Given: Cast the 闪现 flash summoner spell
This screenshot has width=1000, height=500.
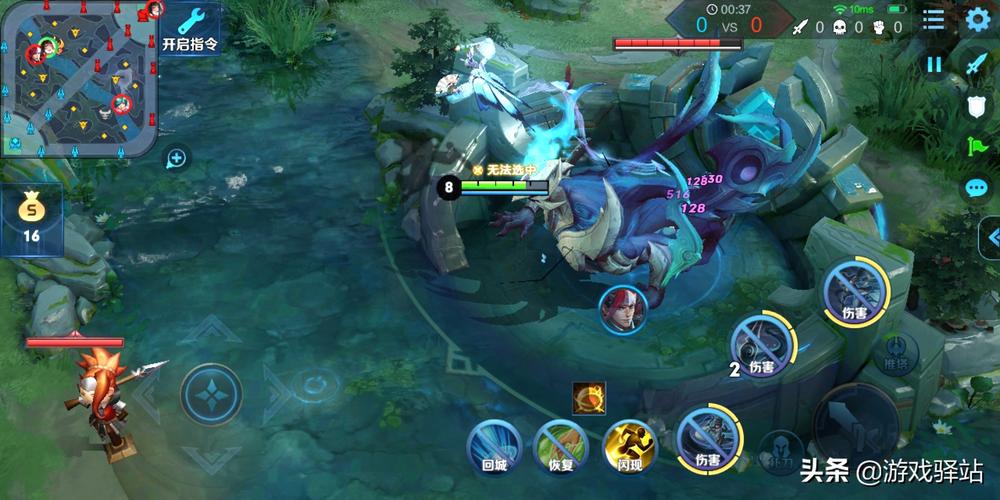Looking at the screenshot, I should (x=630, y=445).
